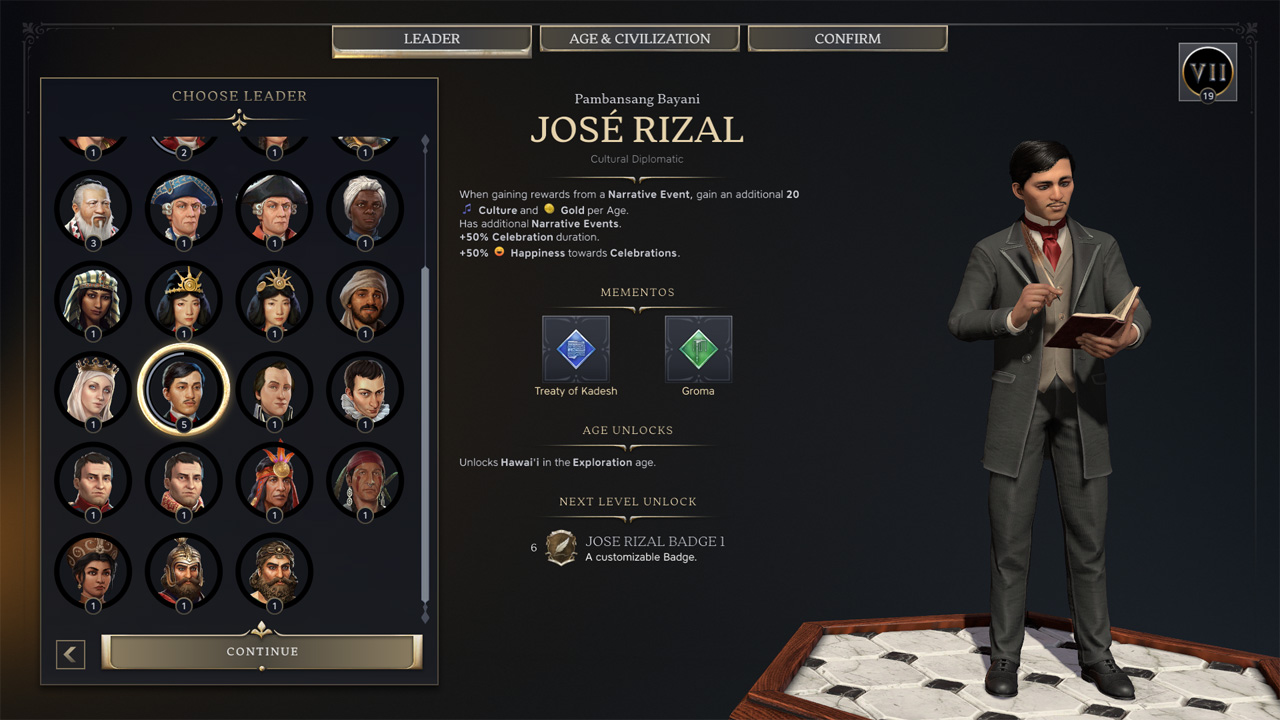
Task: Select Friedrich in the black tricorn hat
Action: (x=274, y=209)
